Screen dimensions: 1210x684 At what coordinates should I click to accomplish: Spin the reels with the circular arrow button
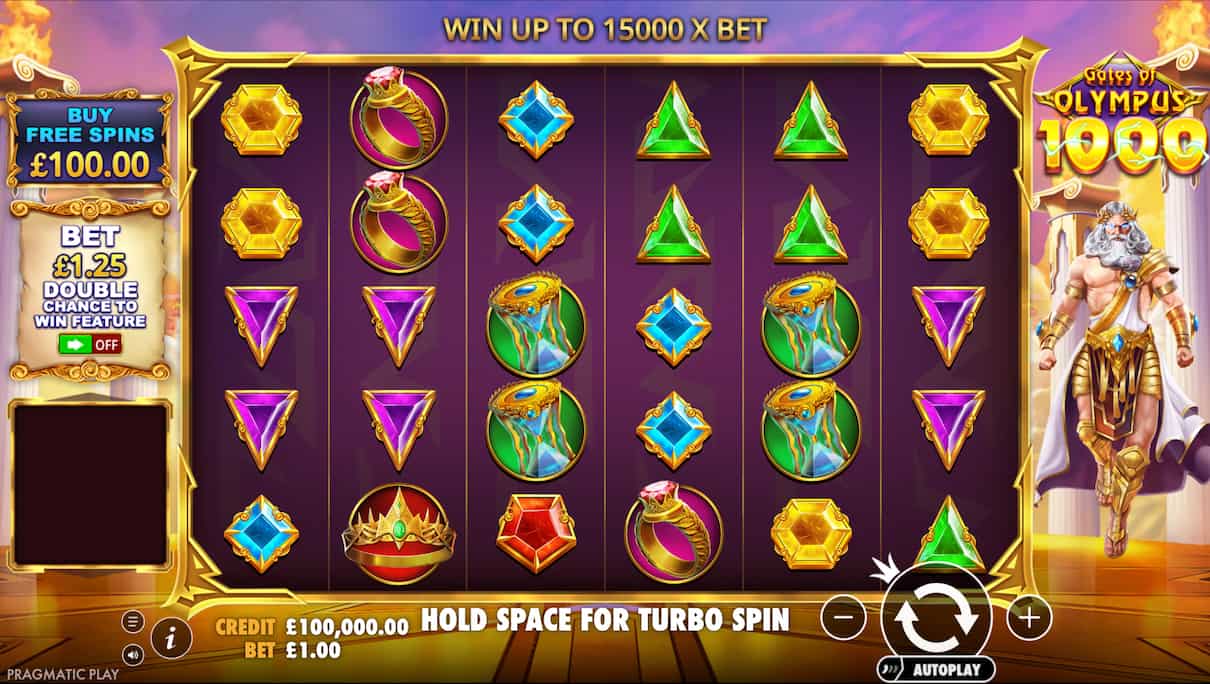coord(936,617)
